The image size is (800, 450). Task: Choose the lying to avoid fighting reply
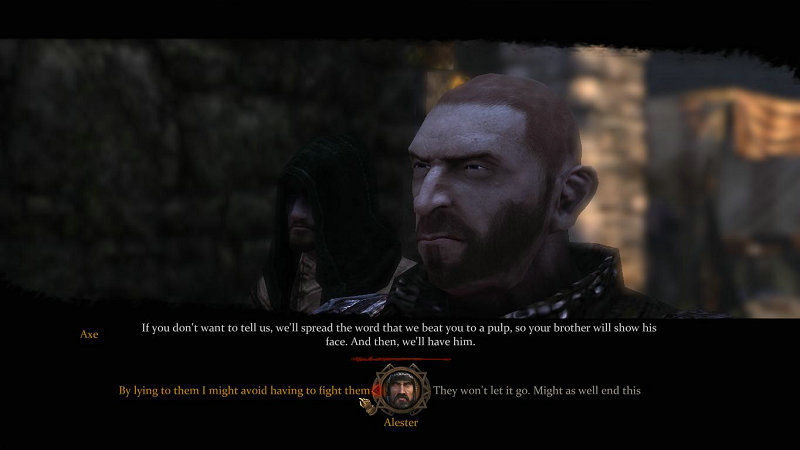244,391
